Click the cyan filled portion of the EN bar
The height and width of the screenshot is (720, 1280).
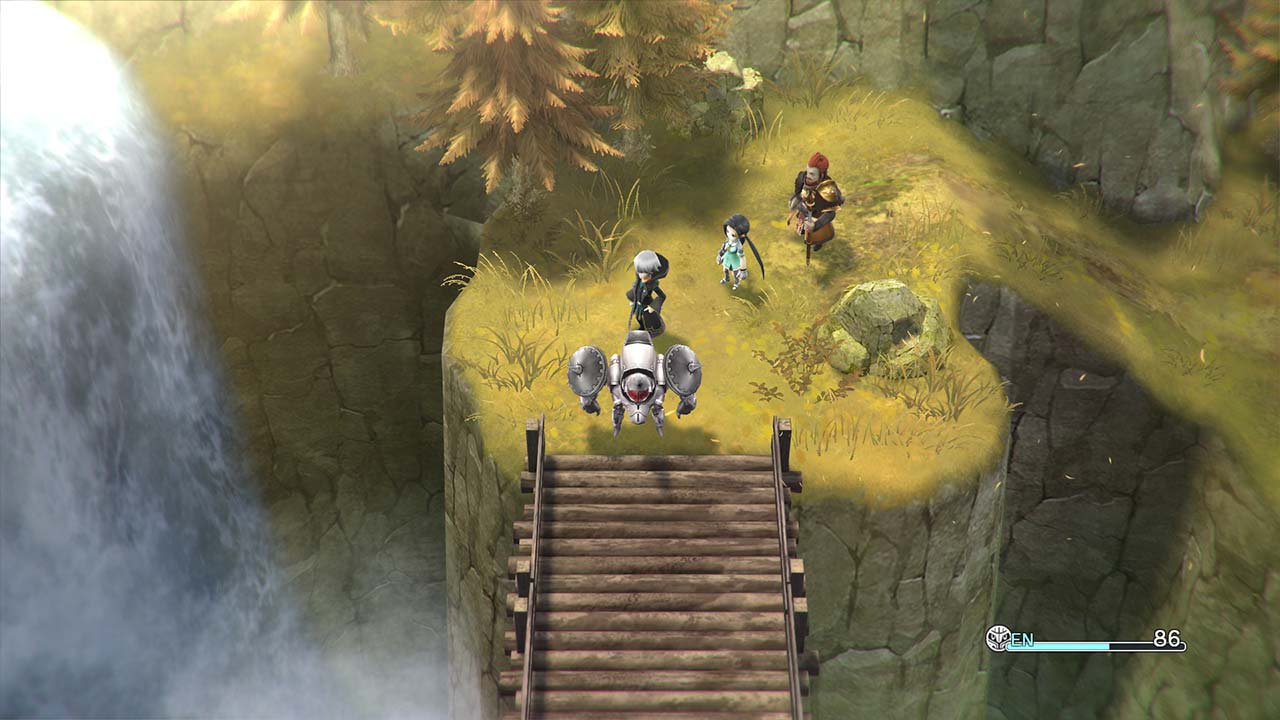pyautogui.click(x=1060, y=645)
